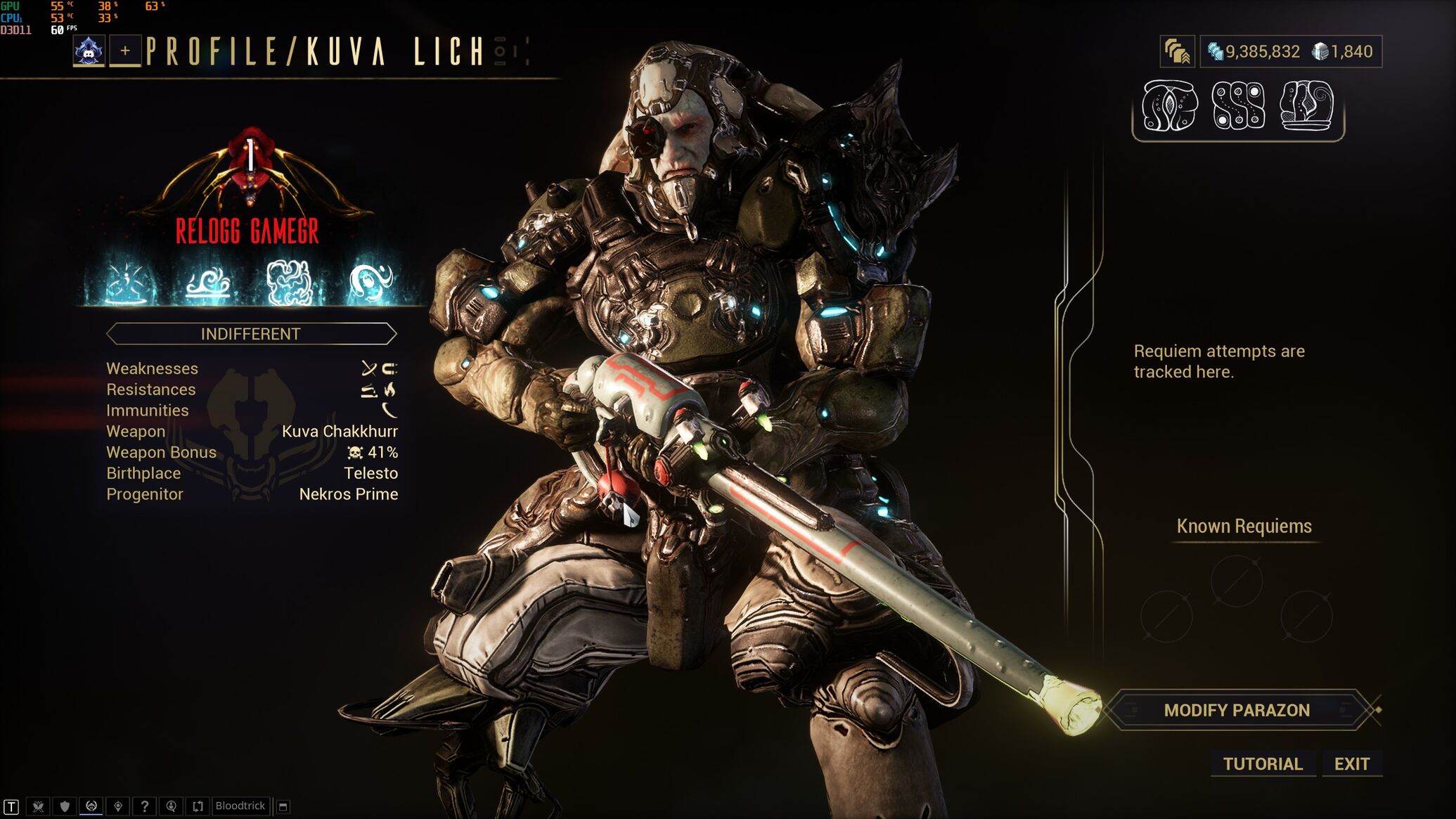
Task: Select the middle S-shaped Requiem glyph
Action: pyautogui.click(x=1238, y=106)
